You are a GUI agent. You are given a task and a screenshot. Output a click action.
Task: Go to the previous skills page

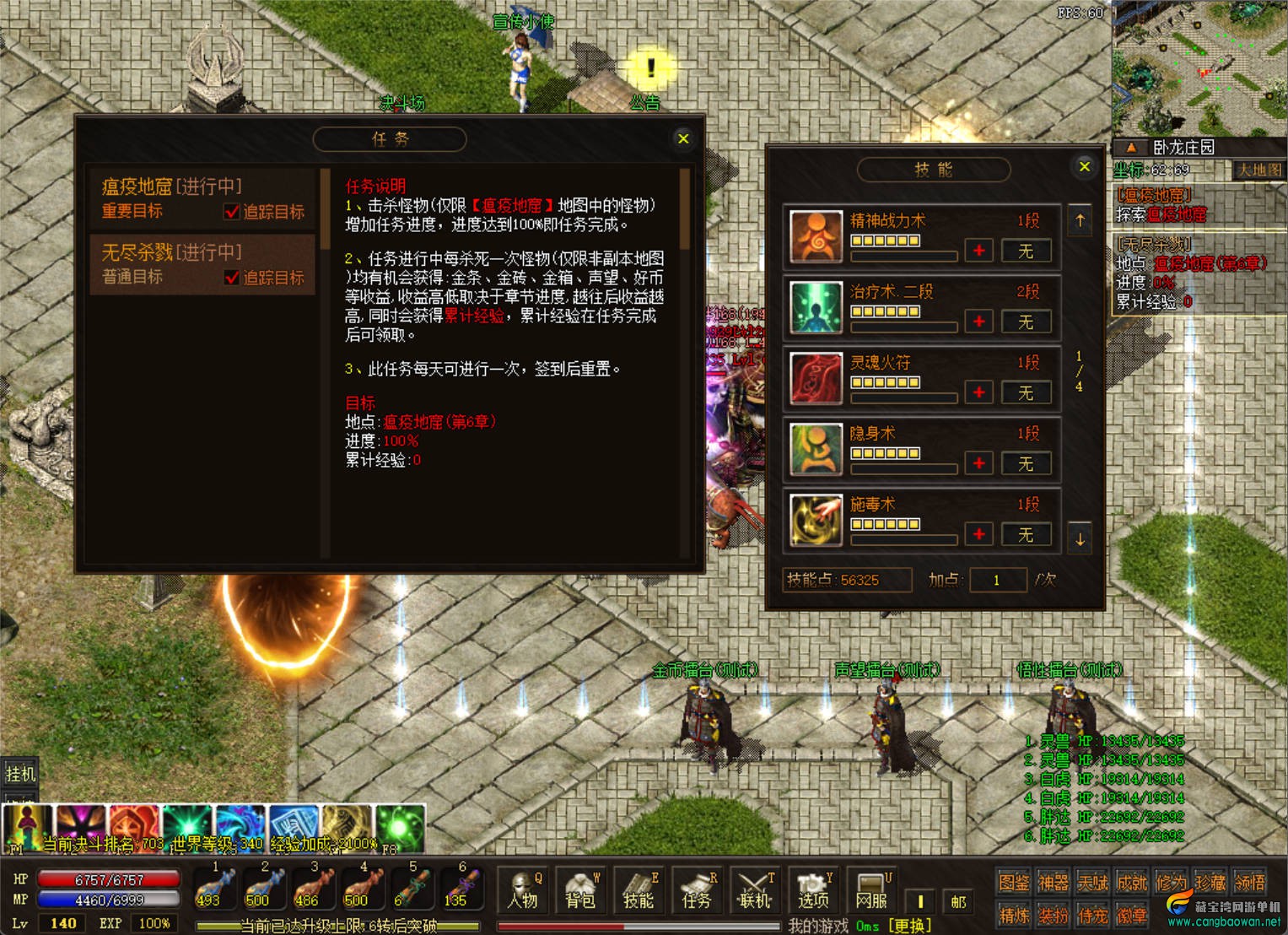click(1080, 221)
